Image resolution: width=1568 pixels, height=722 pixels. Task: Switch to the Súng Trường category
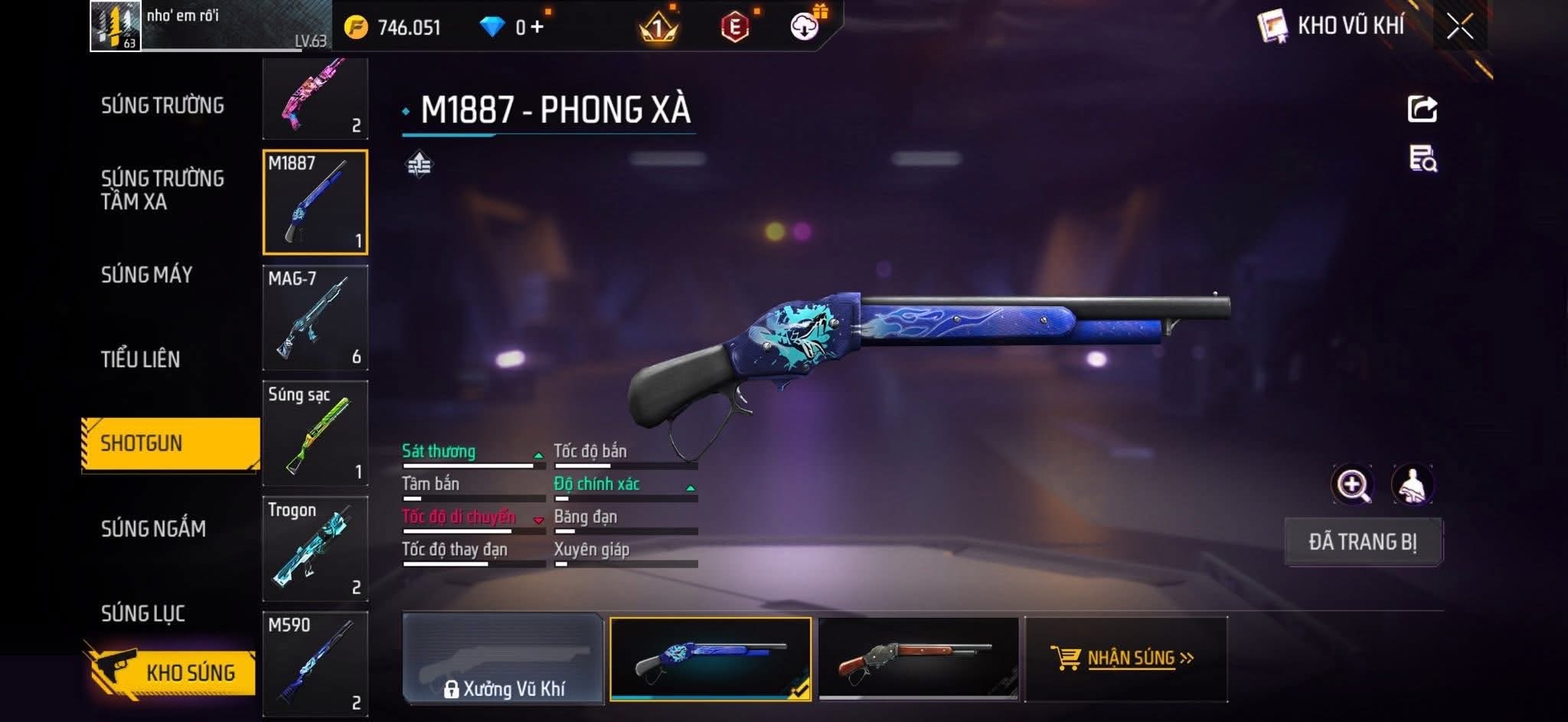162,106
